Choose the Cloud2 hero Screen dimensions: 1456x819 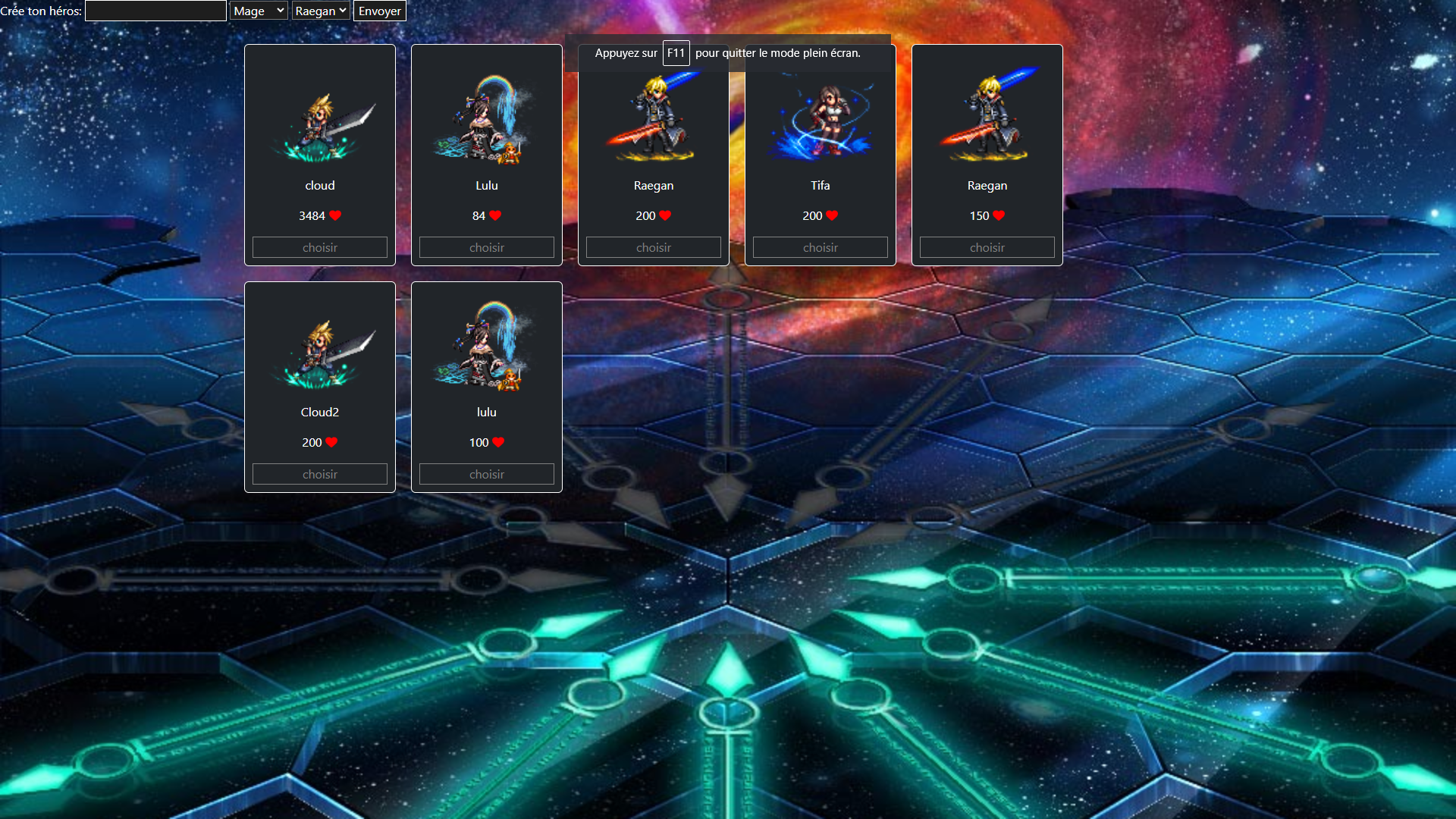tap(320, 474)
